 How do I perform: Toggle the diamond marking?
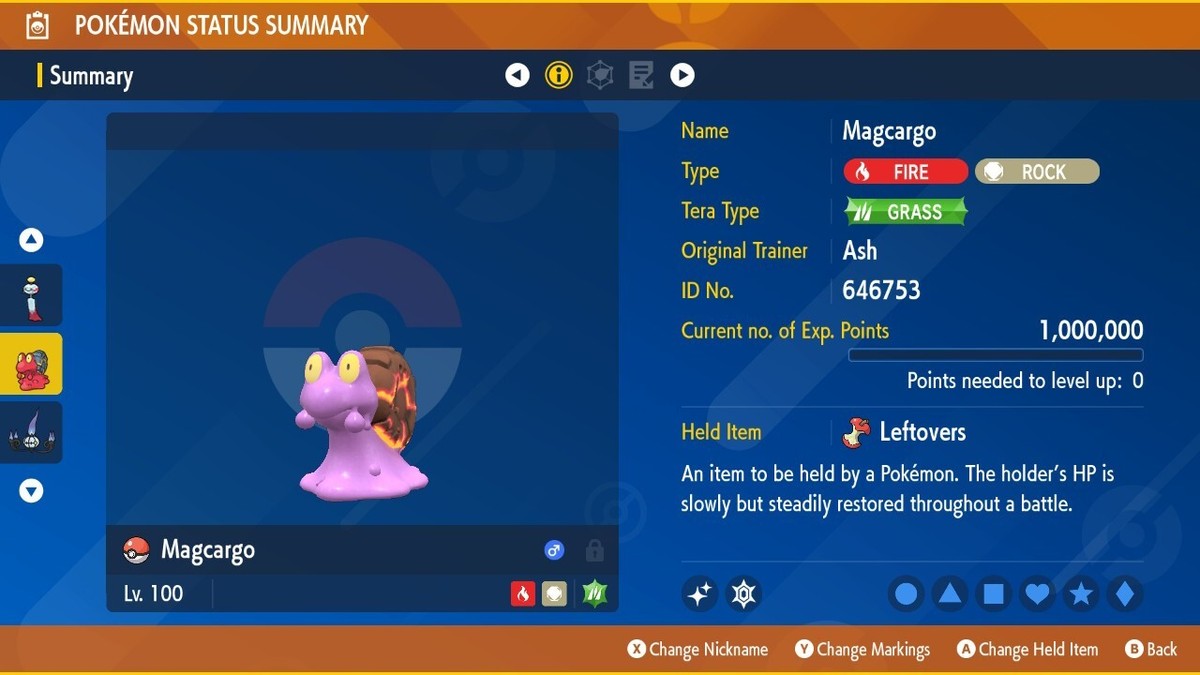coord(1125,594)
